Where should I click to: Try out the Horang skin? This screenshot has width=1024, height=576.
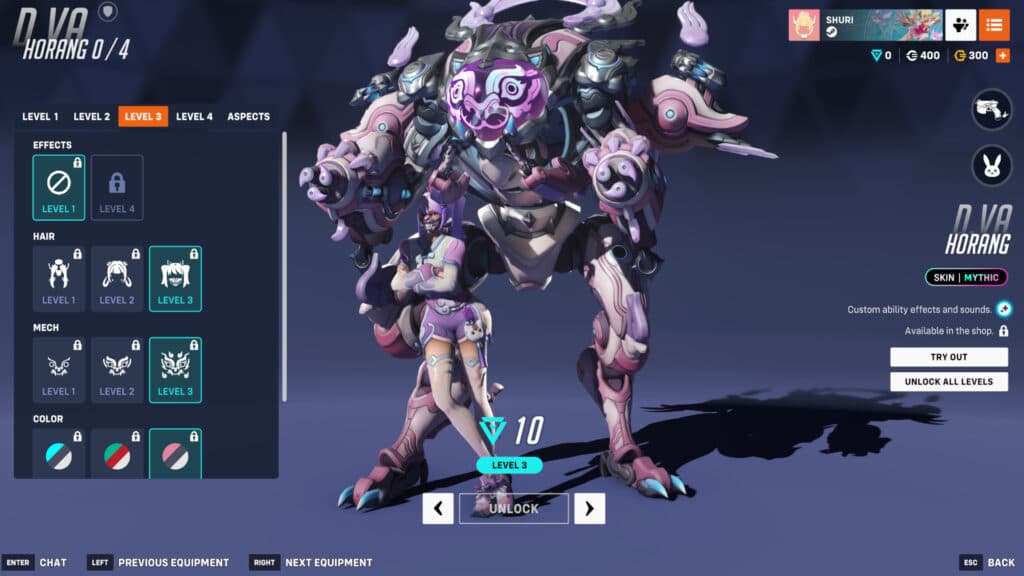949,357
